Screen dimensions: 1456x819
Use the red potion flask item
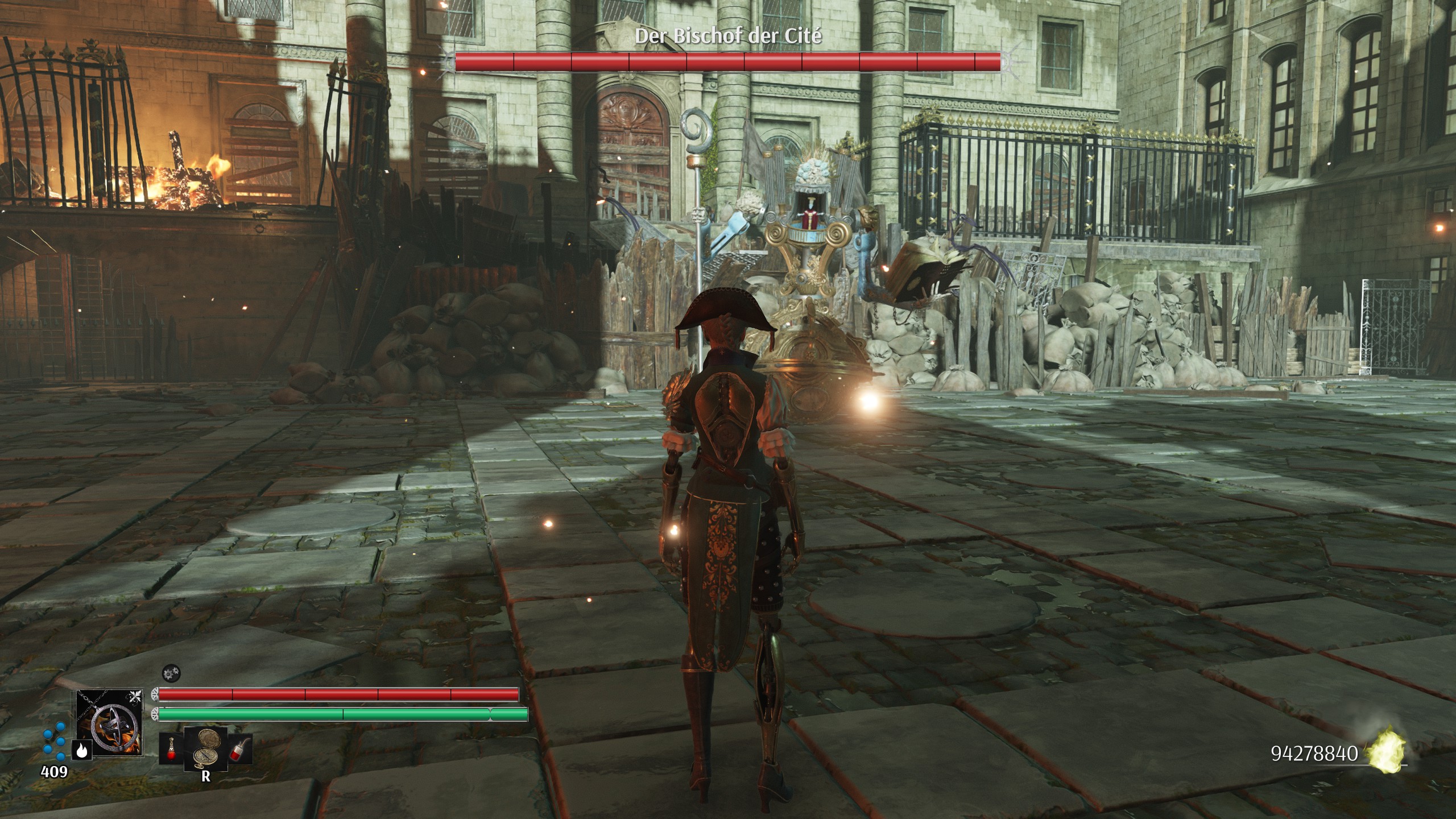coord(171,748)
